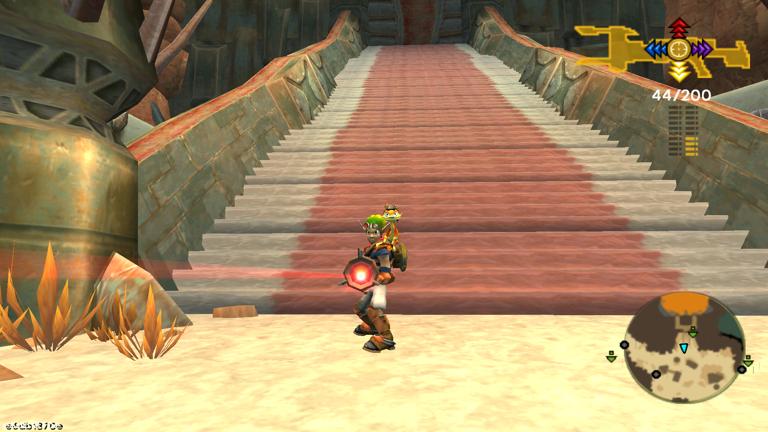Screen dimensions: 768x432
Task: Click the cyan player arrow on minimap
Action: tap(684, 348)
